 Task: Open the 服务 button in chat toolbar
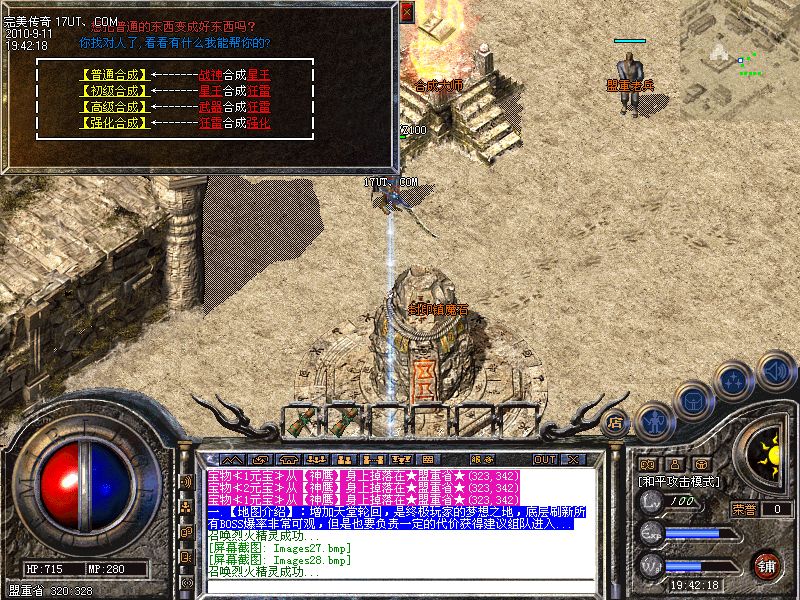point(481,460)
